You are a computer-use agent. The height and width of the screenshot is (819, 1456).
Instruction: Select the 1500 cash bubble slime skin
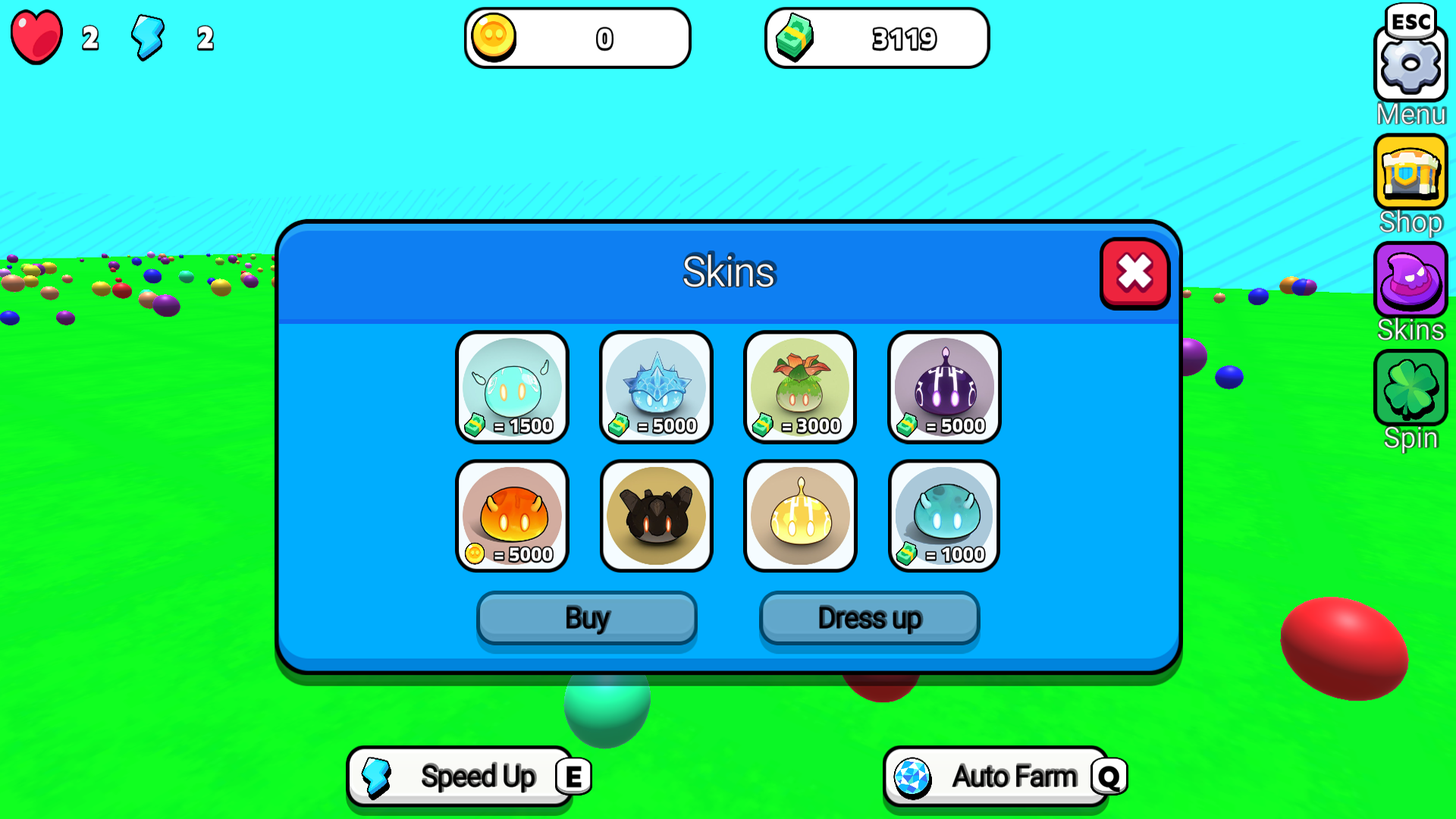(x=513, y=387)
